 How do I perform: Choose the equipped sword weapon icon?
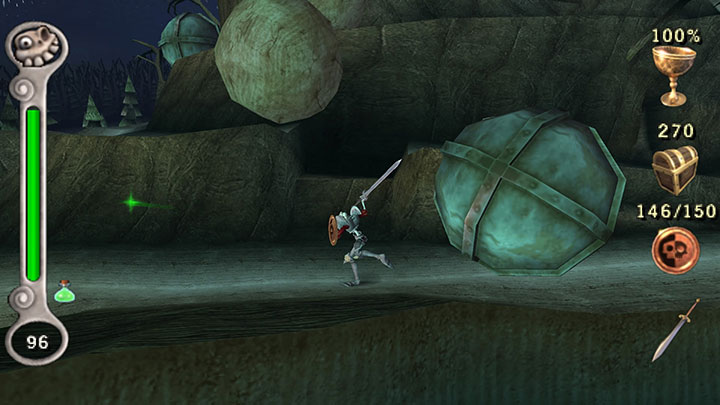(675, 330)
